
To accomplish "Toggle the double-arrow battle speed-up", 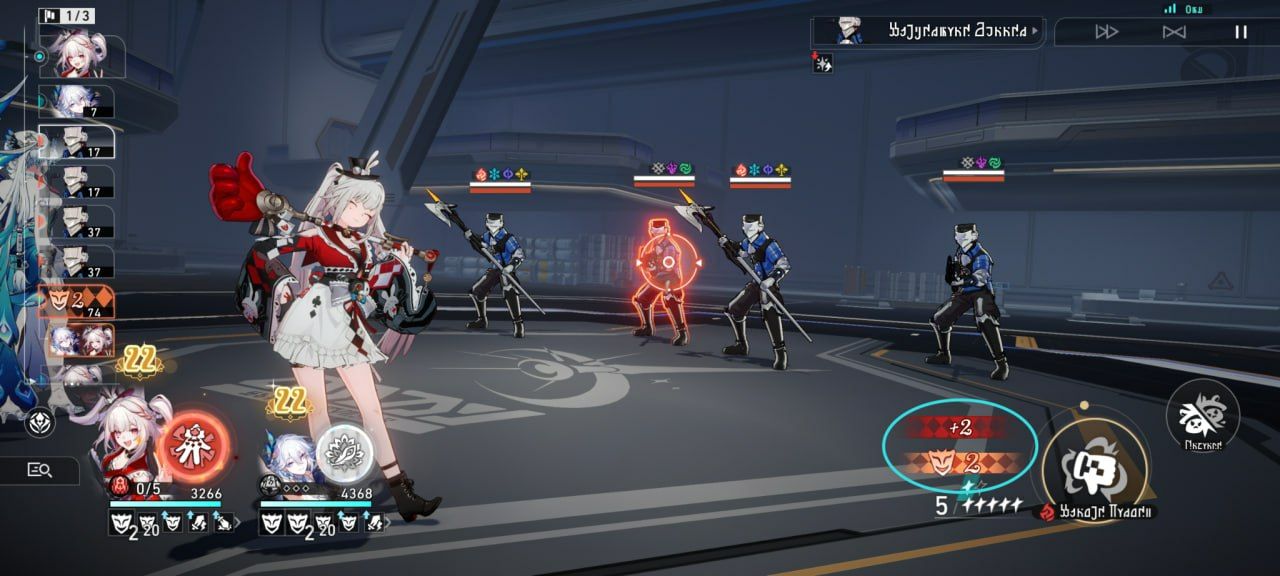I will point(1106,32).
